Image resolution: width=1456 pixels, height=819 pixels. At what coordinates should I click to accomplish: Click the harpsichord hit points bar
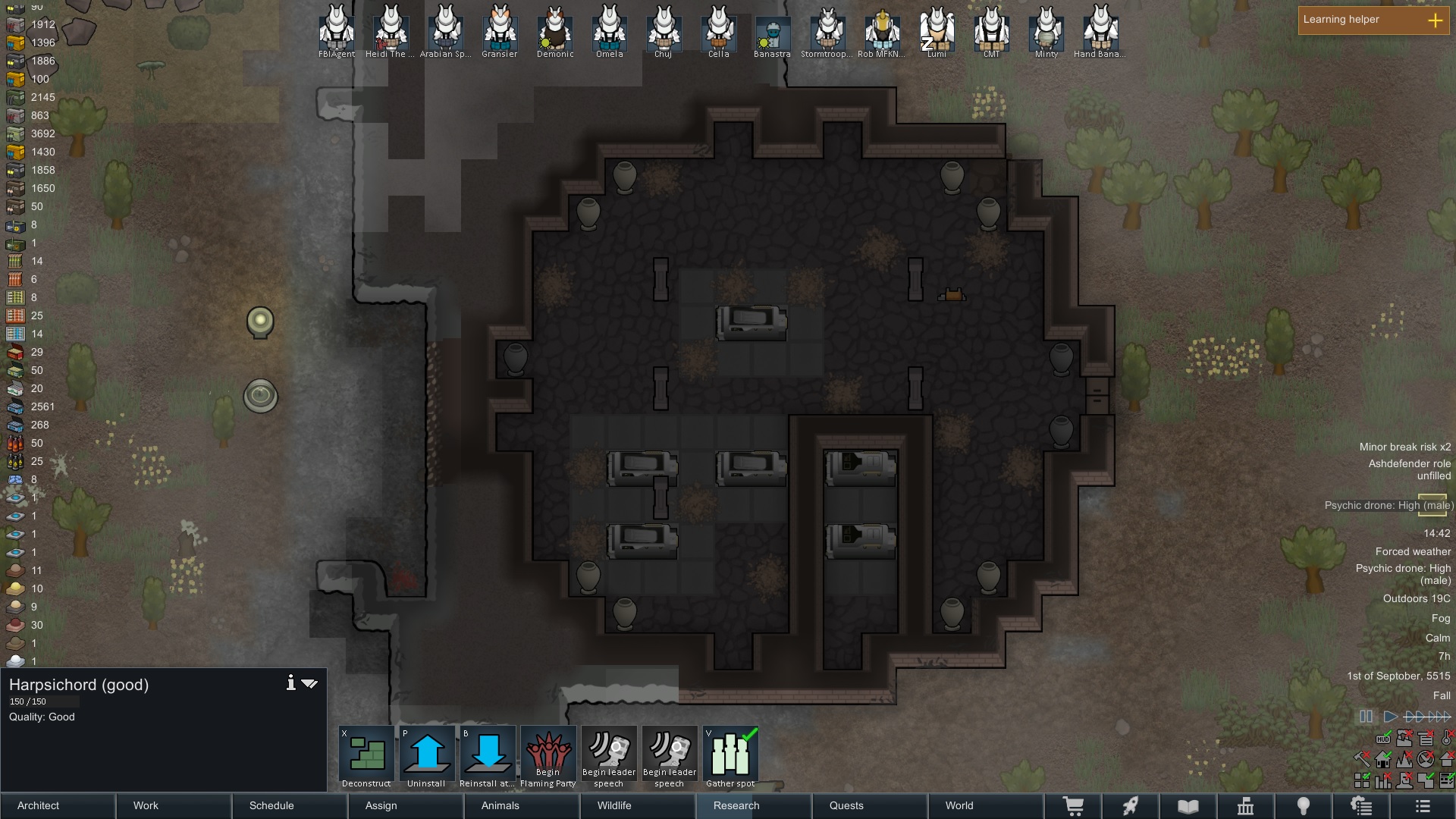pos(45,701)
